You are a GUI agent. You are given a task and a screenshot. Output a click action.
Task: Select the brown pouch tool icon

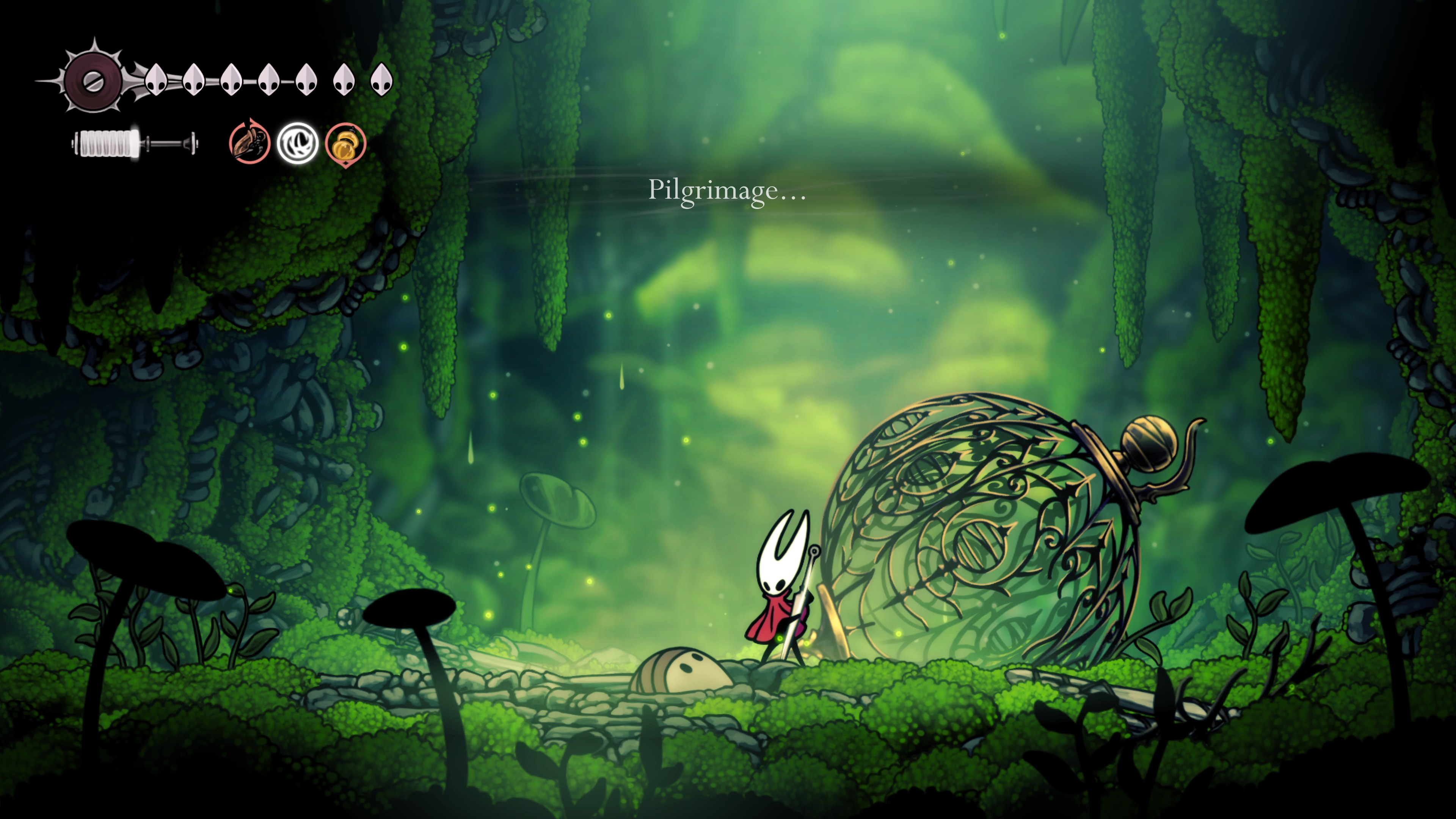click(249, 143)
